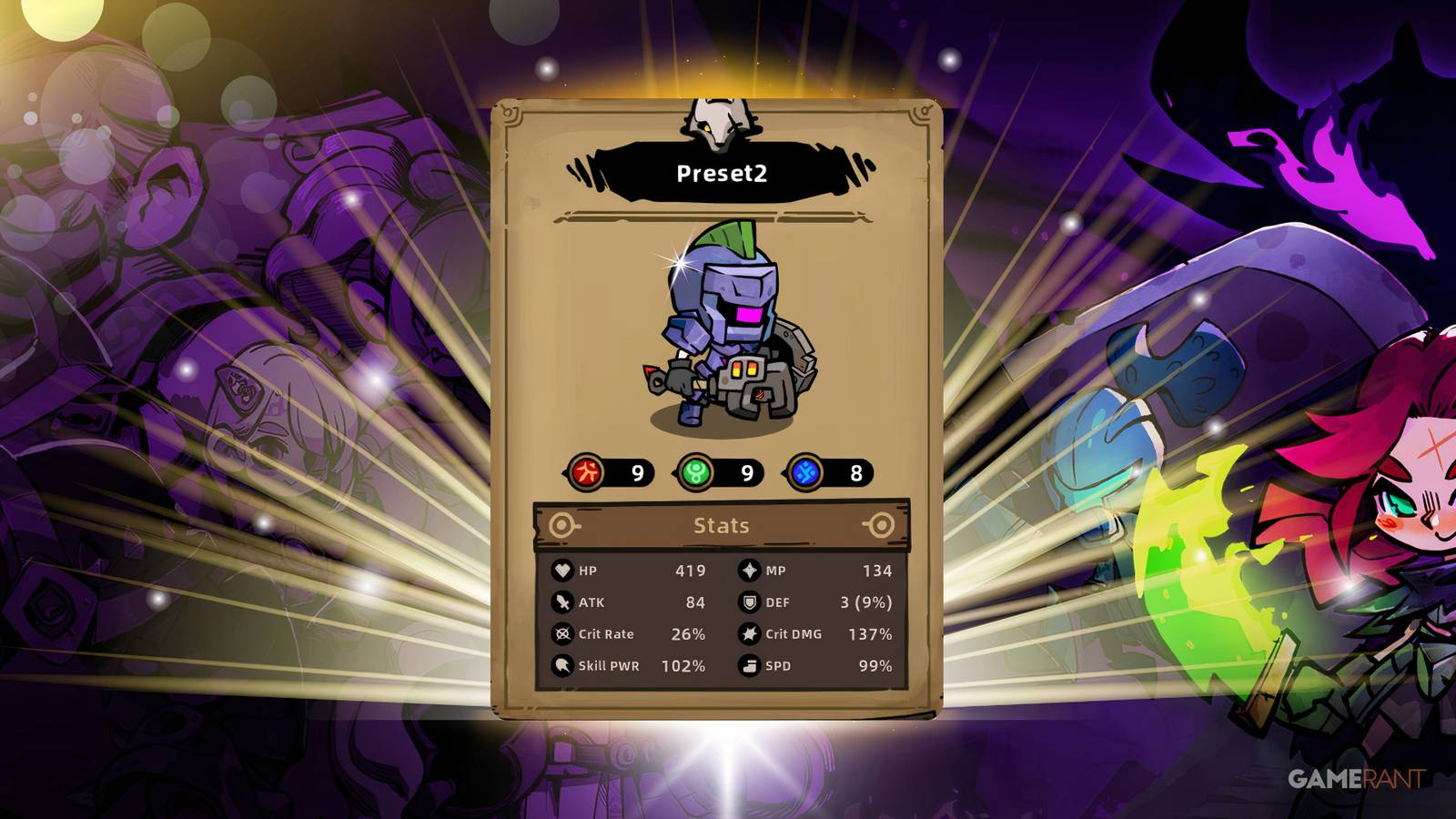
Task: Select the ATK sword icon
Action: (563, 602)
